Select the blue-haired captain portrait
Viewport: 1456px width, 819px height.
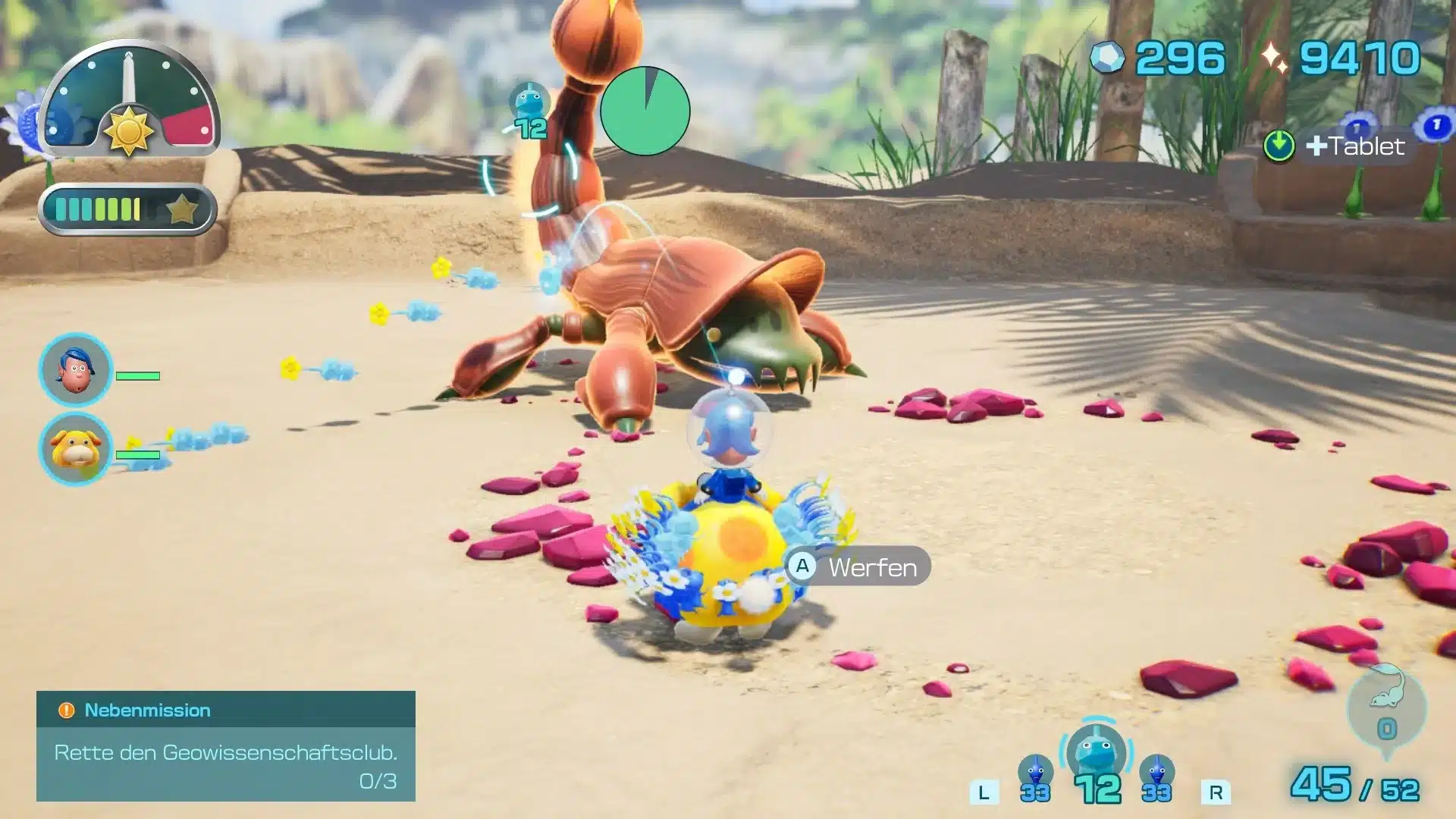75,370
